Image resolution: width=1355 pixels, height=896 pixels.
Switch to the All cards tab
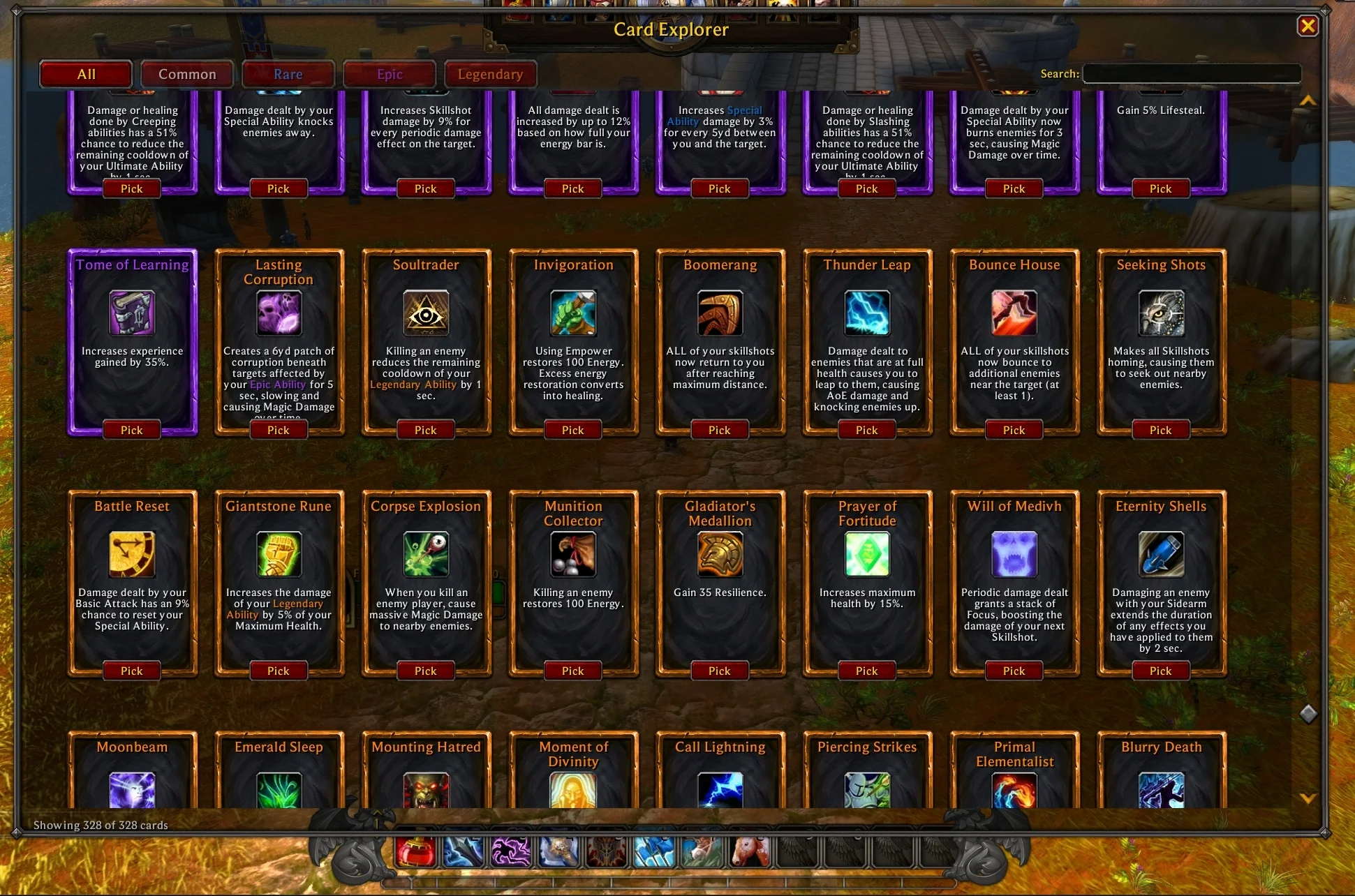85,74
